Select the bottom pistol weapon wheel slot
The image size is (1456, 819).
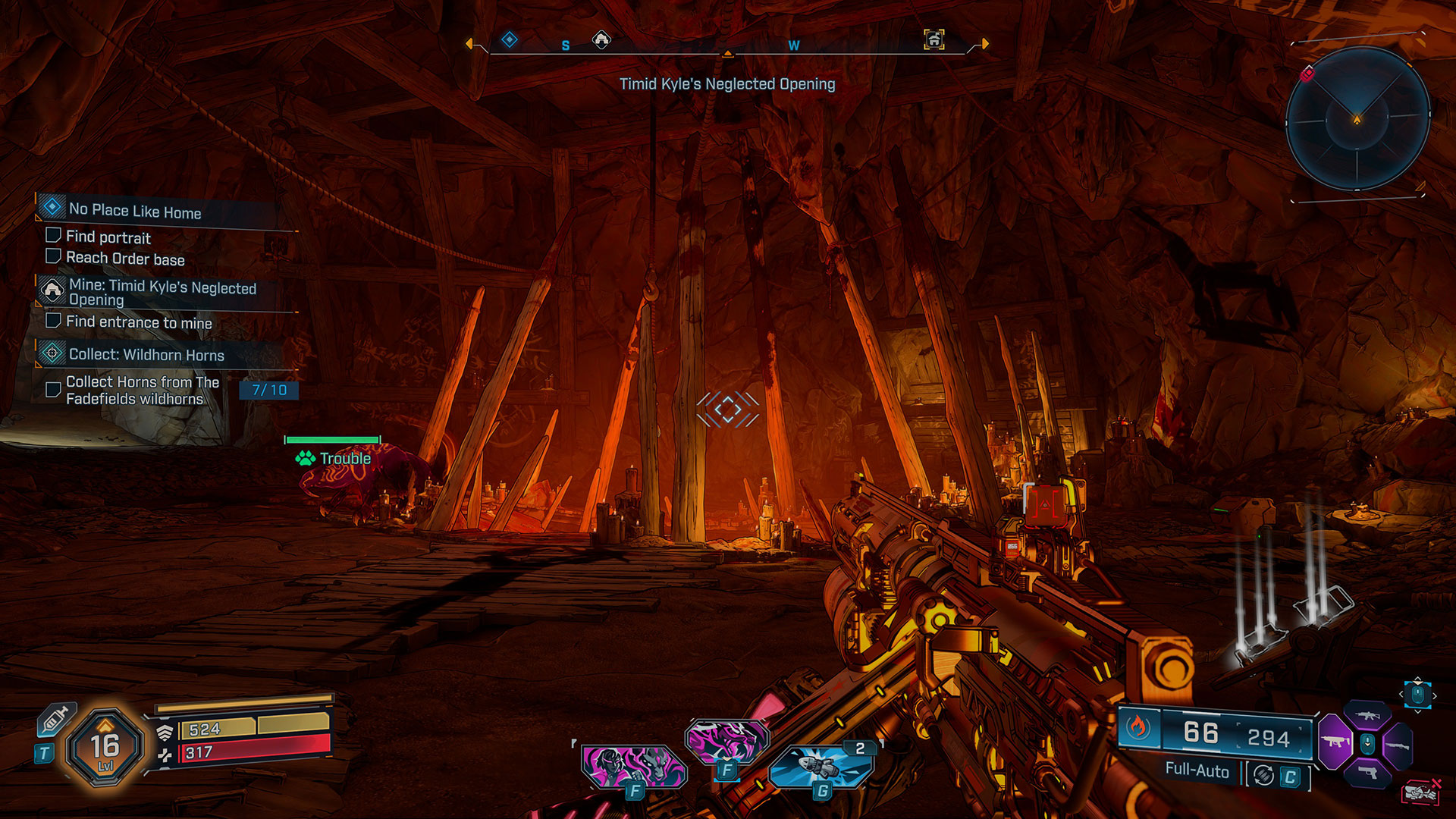[x=1367, y=773]
